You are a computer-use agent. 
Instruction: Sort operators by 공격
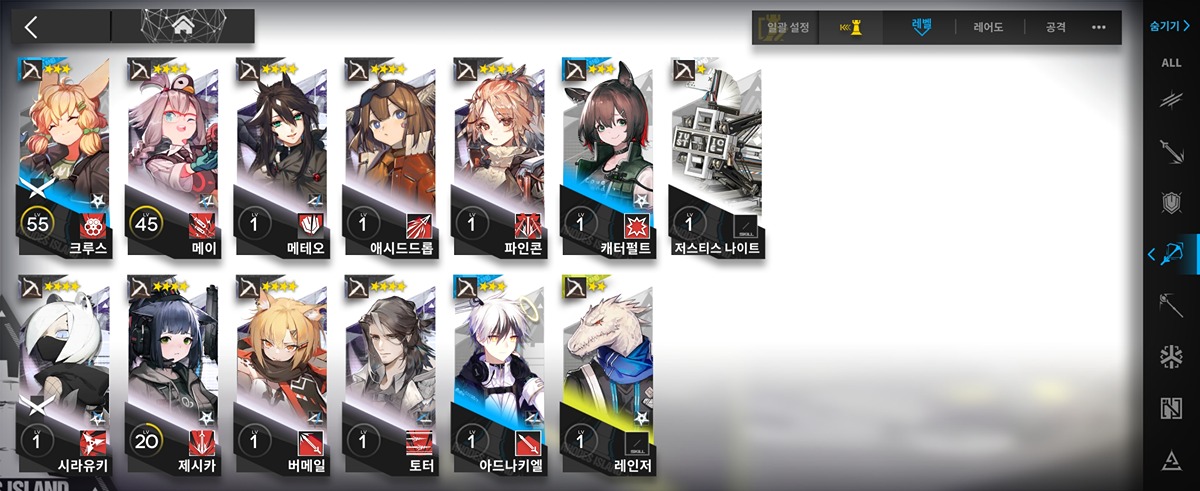(1056, 27)
